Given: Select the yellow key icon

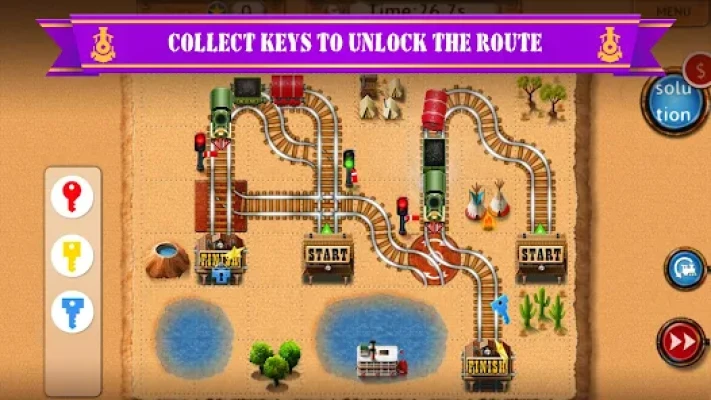Looking at the screenshot, I should (x=72, y=255).
